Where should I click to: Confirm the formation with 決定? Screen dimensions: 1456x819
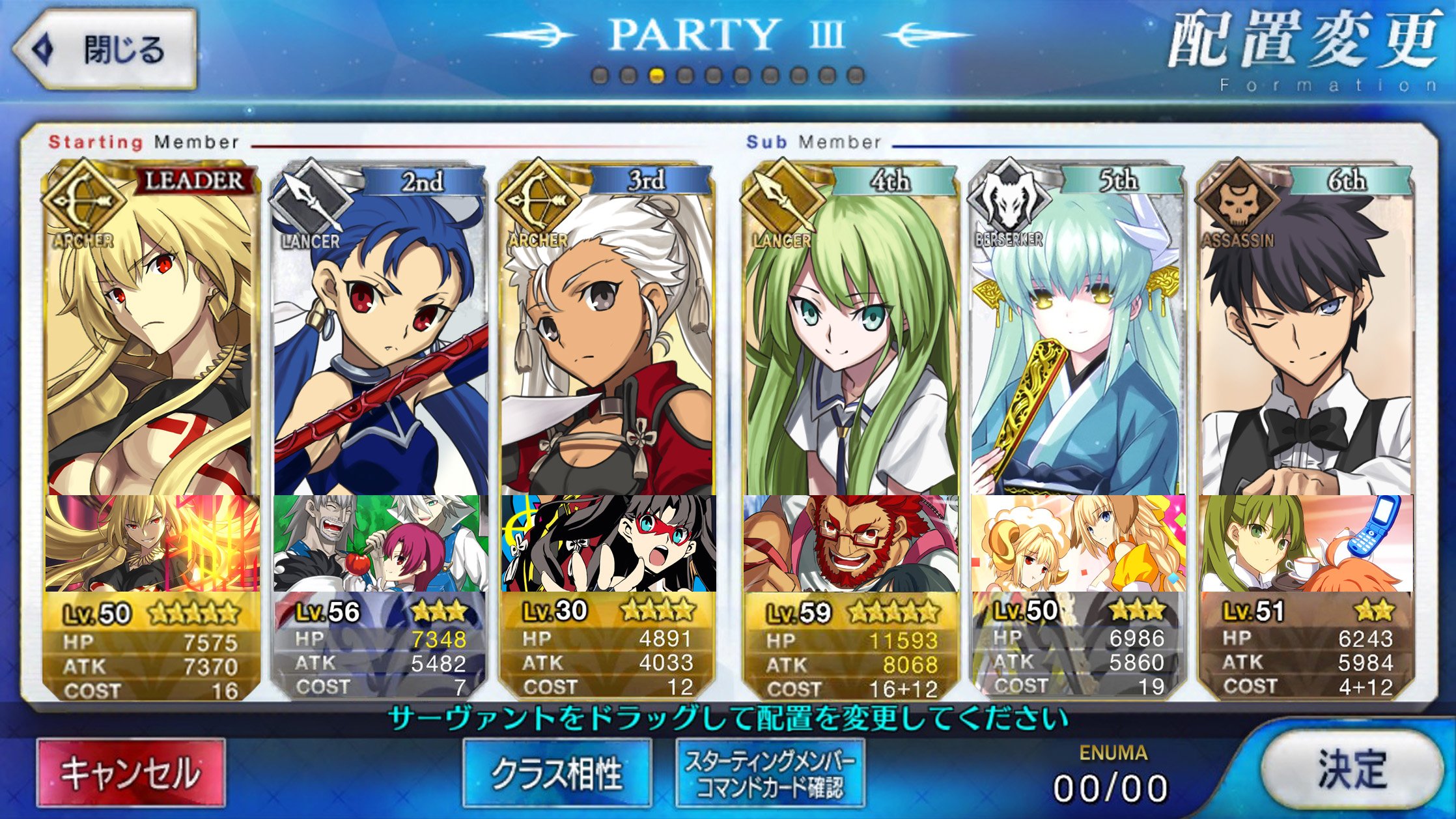[x=1351, y=770]
